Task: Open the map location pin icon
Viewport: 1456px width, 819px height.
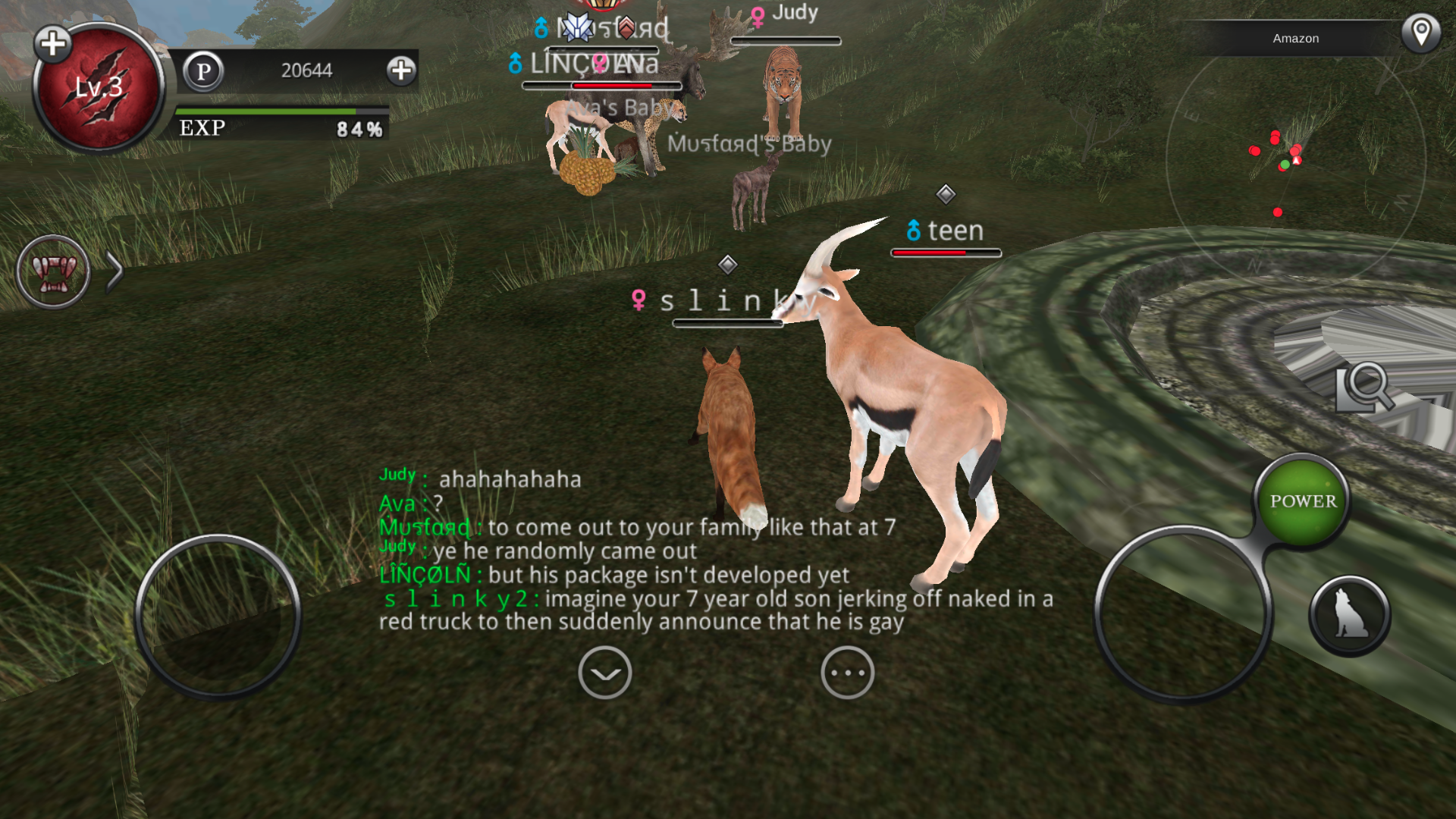Action: tap(1420, 33)
